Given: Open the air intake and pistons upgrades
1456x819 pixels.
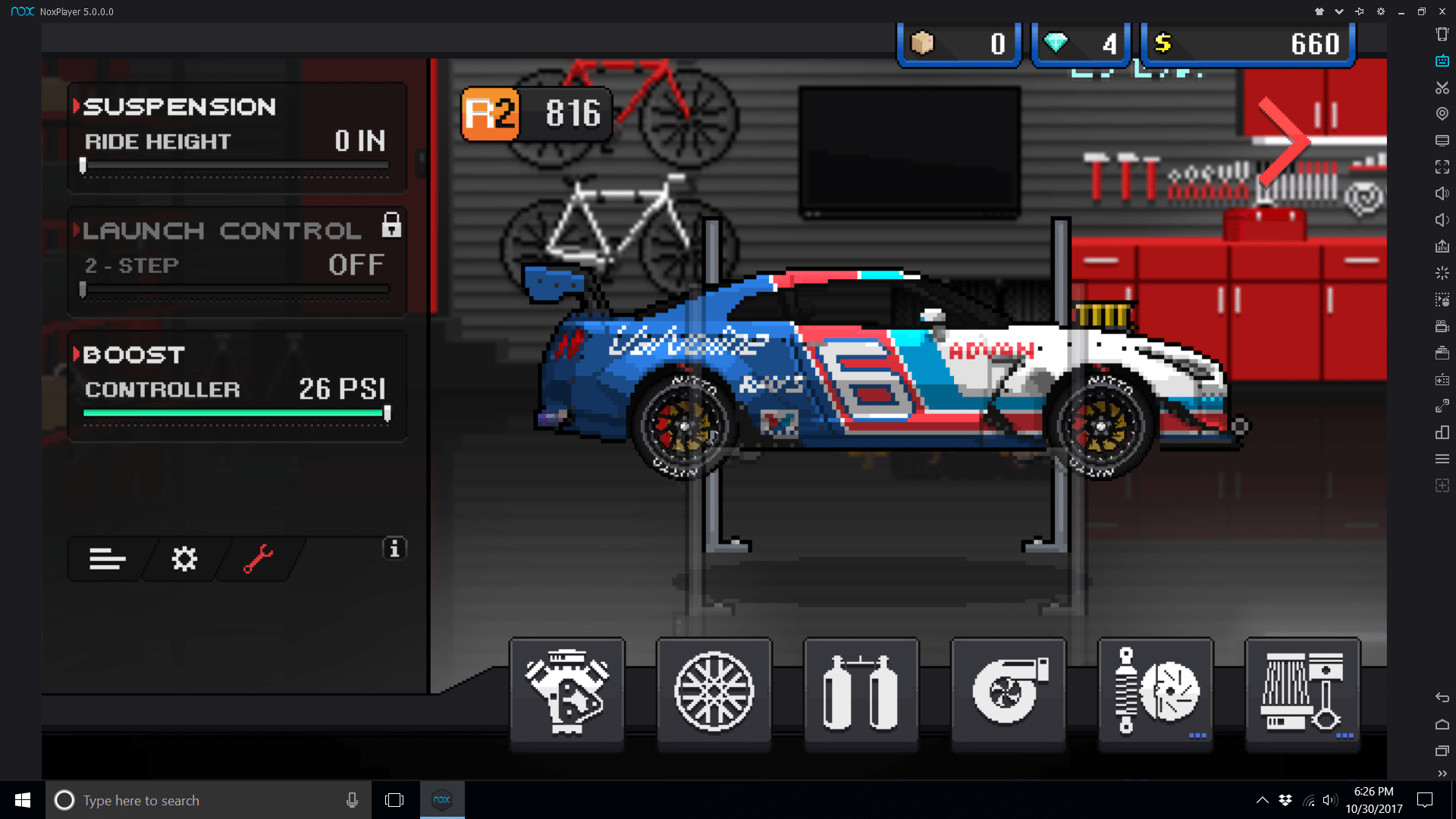Looking at the screenshot, I should tap(1302, 692).
